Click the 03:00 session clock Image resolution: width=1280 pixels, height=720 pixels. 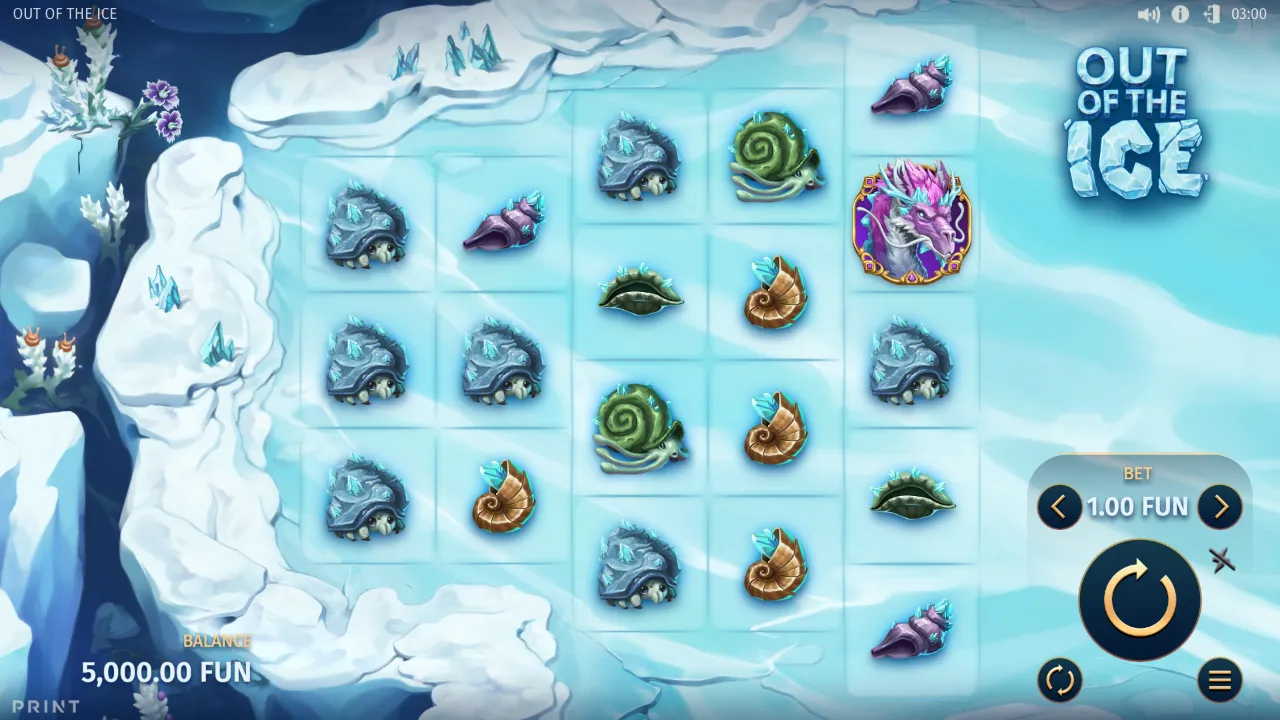coord(1251,14)
